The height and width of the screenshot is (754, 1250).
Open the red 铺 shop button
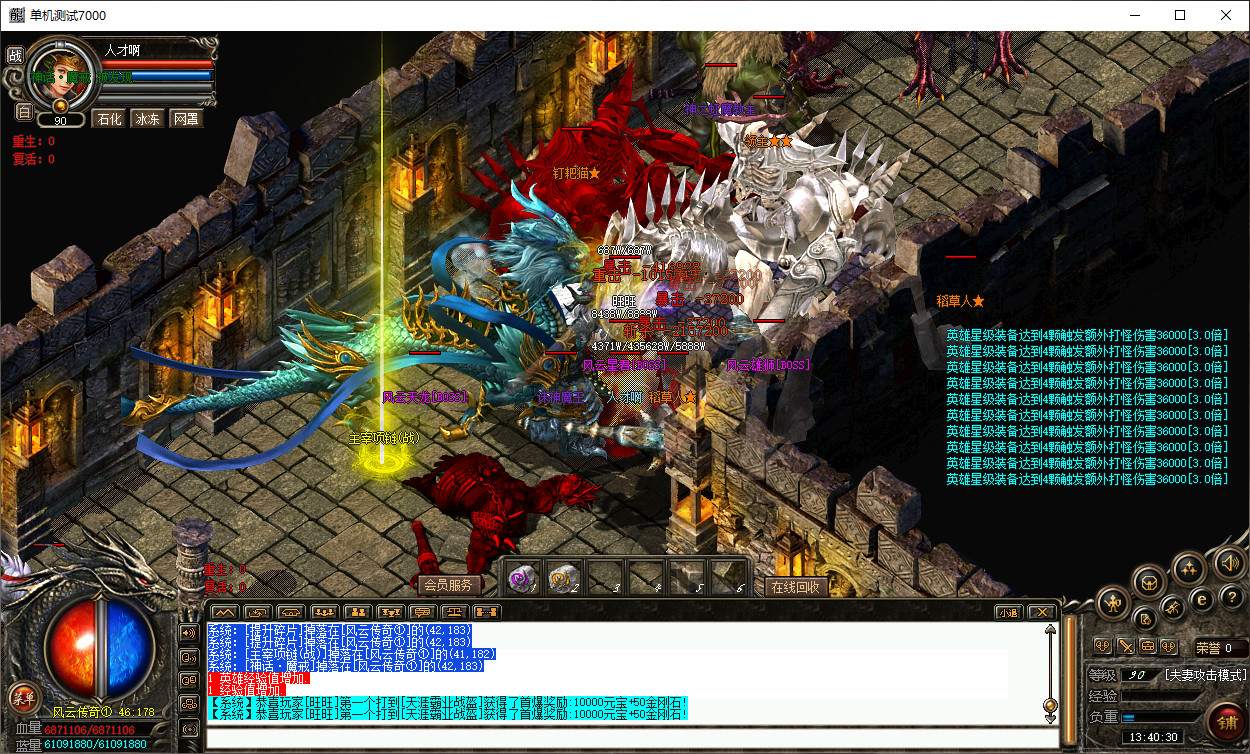[1226, 719]
